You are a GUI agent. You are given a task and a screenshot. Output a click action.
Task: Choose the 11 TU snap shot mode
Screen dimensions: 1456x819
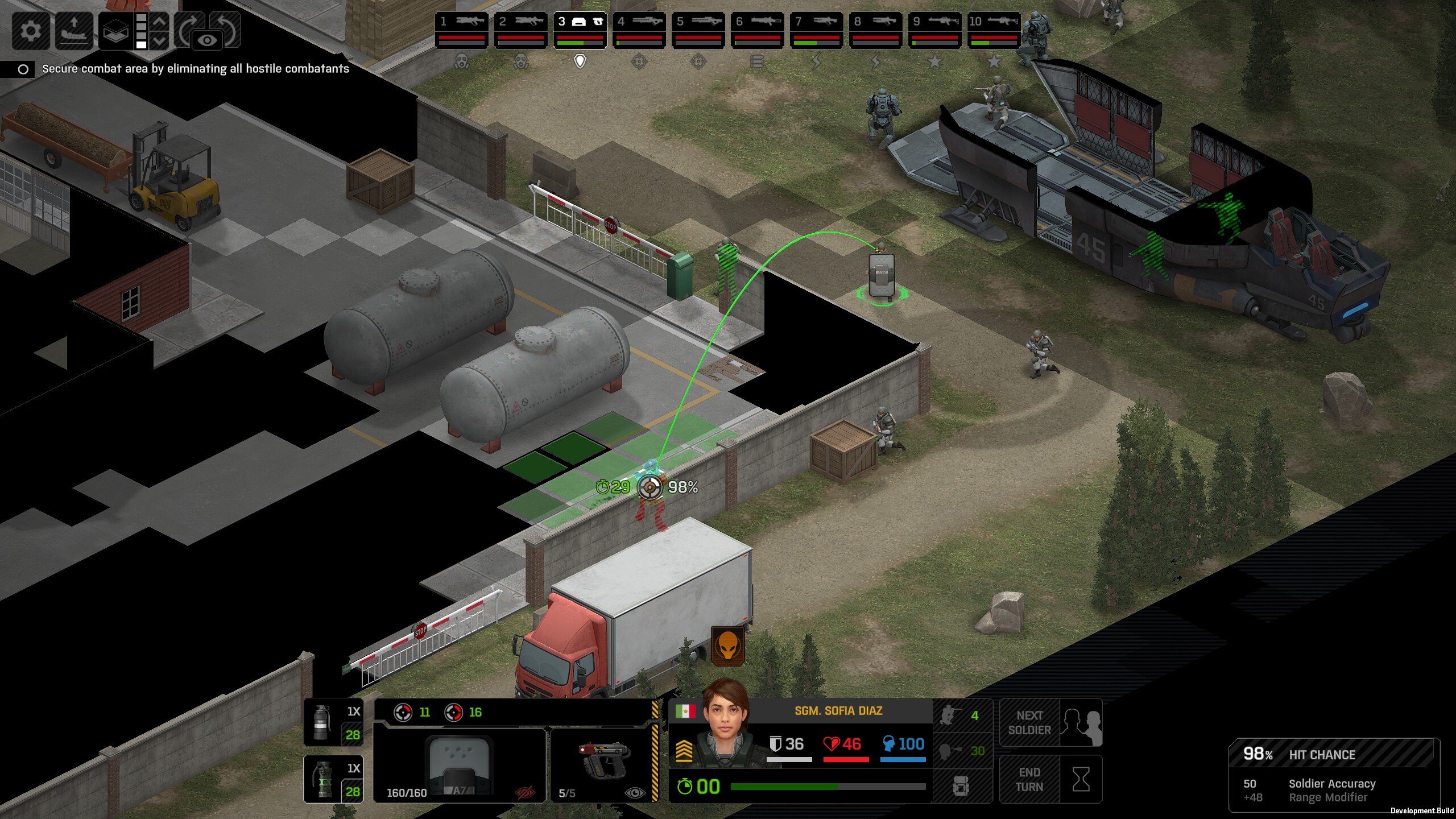(x=412, y=712)
